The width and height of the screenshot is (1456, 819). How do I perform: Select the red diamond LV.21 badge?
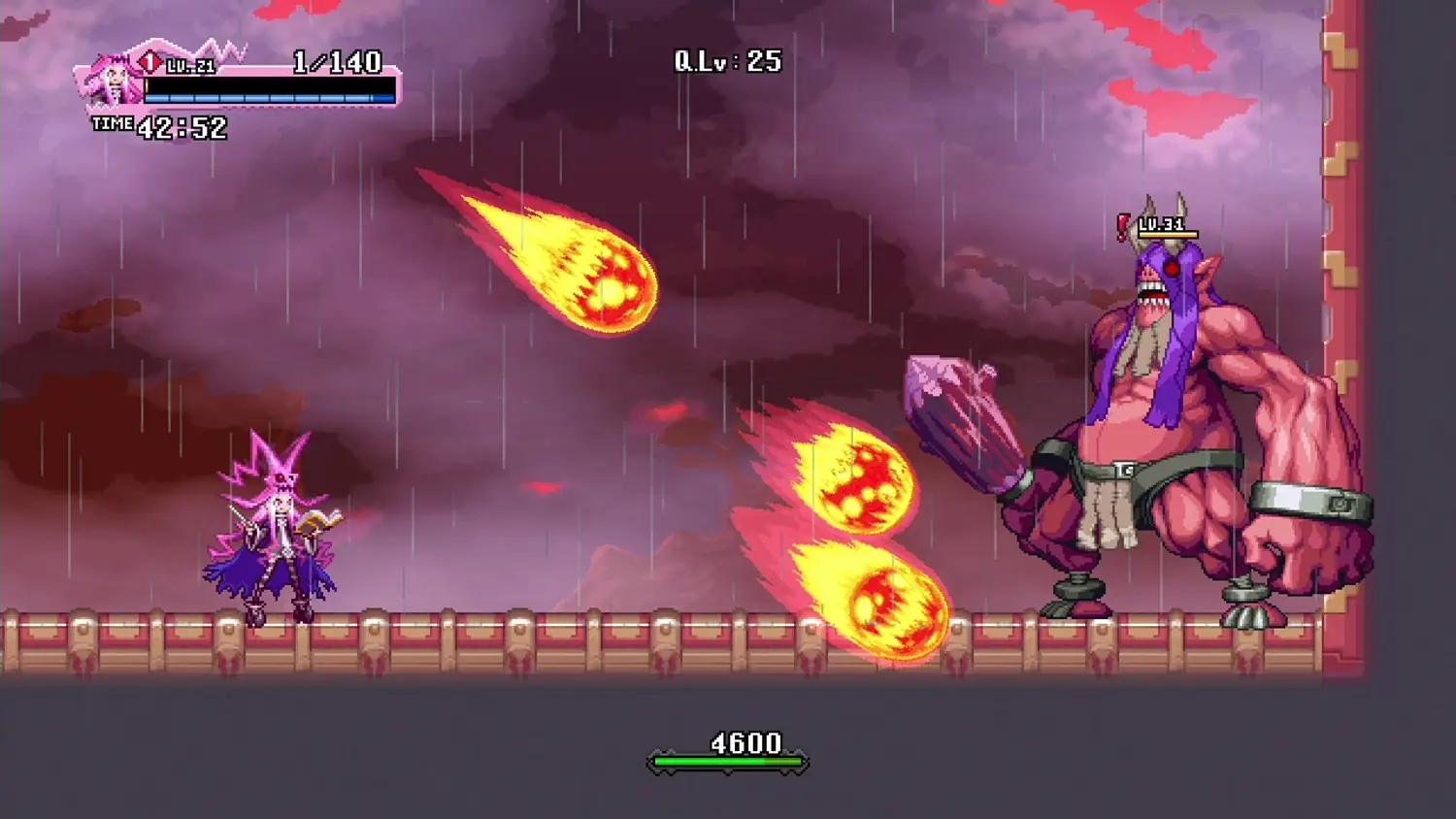tap(150, 60)
